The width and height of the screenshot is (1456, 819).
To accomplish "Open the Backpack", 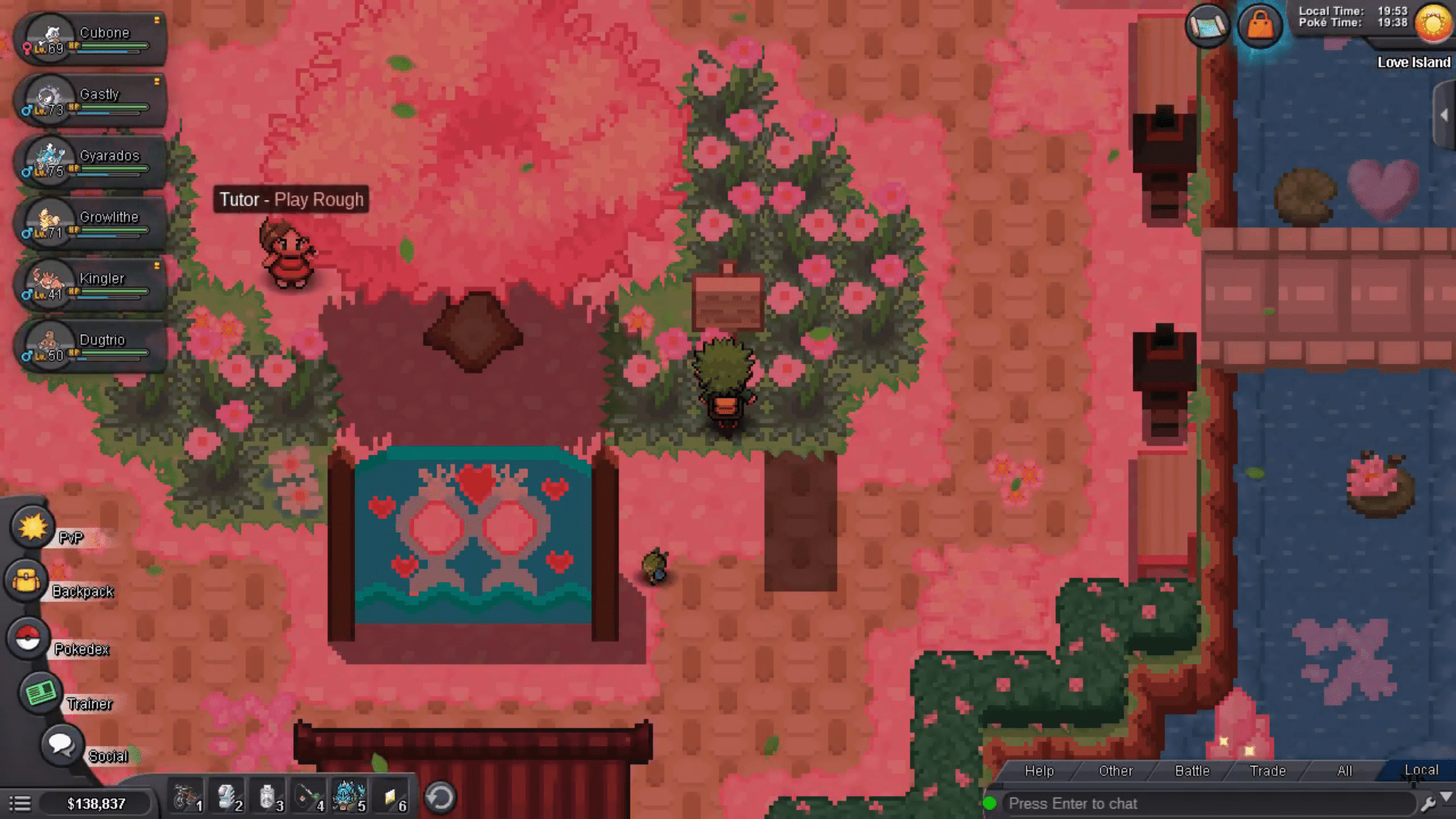I will click(x=27, y=582).
